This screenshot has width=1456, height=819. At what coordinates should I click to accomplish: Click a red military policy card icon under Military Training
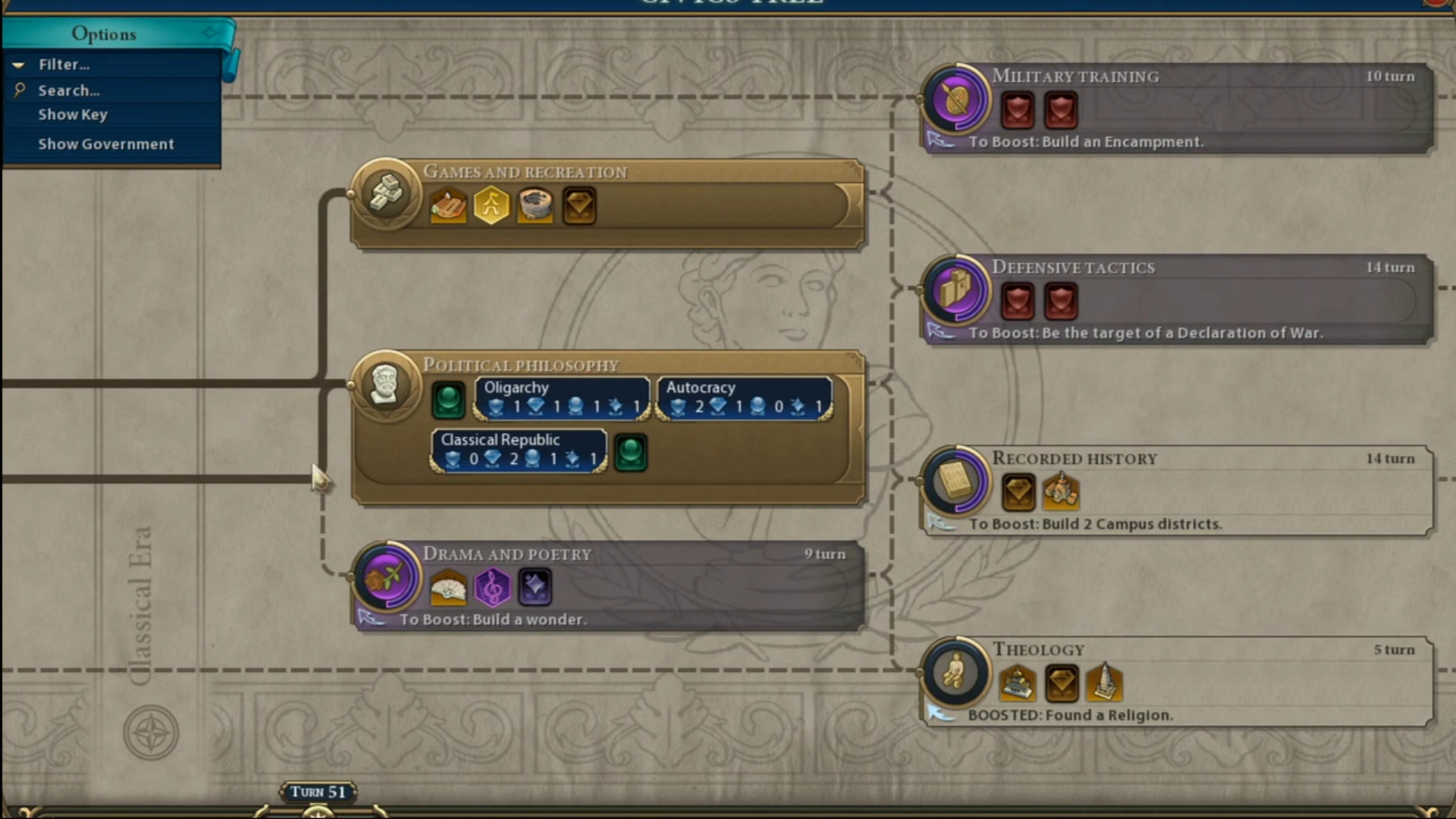(x=1017, y=109)
